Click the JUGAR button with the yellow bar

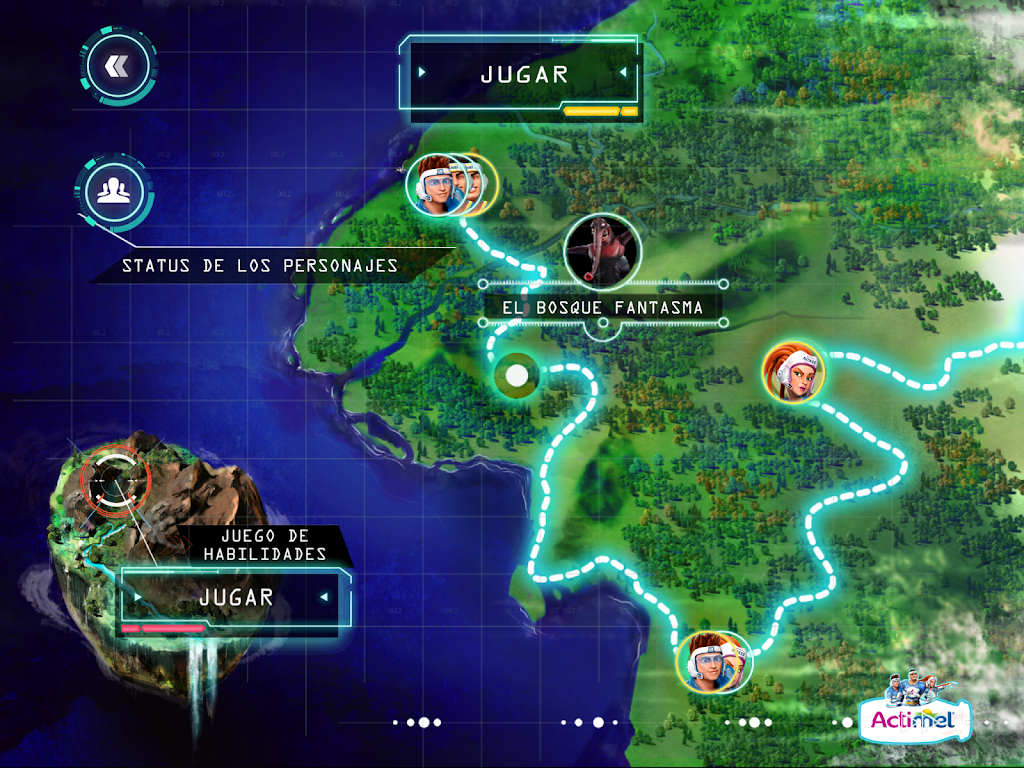click(524, 75)
